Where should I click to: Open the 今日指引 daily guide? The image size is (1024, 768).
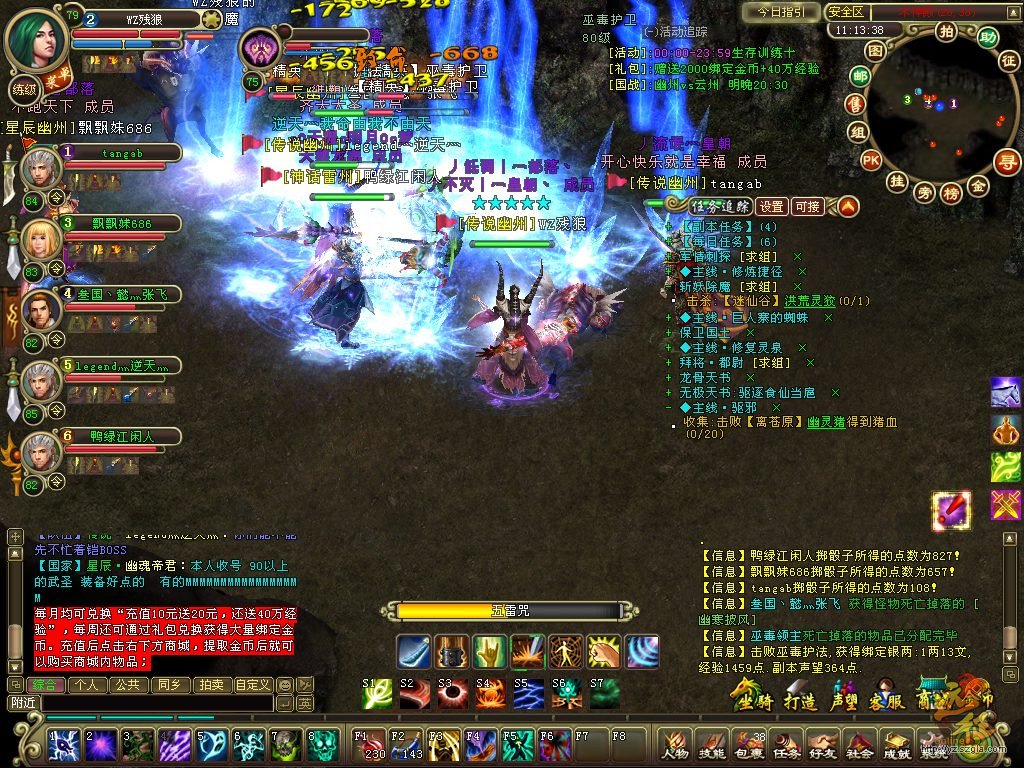pyautogui.click(x=780, y=12)
